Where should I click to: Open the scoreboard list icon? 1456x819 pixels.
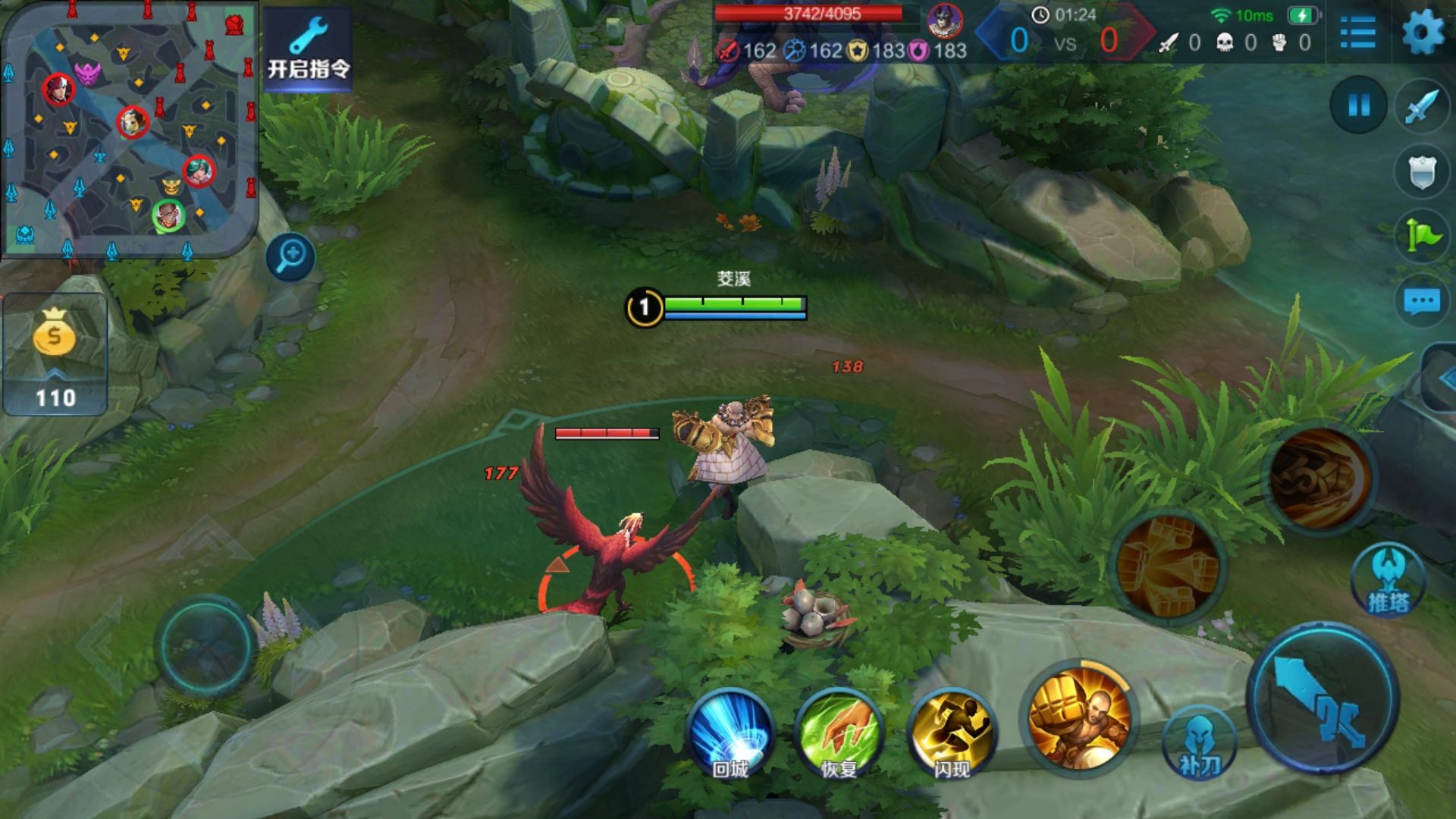tap(1357, 33)
